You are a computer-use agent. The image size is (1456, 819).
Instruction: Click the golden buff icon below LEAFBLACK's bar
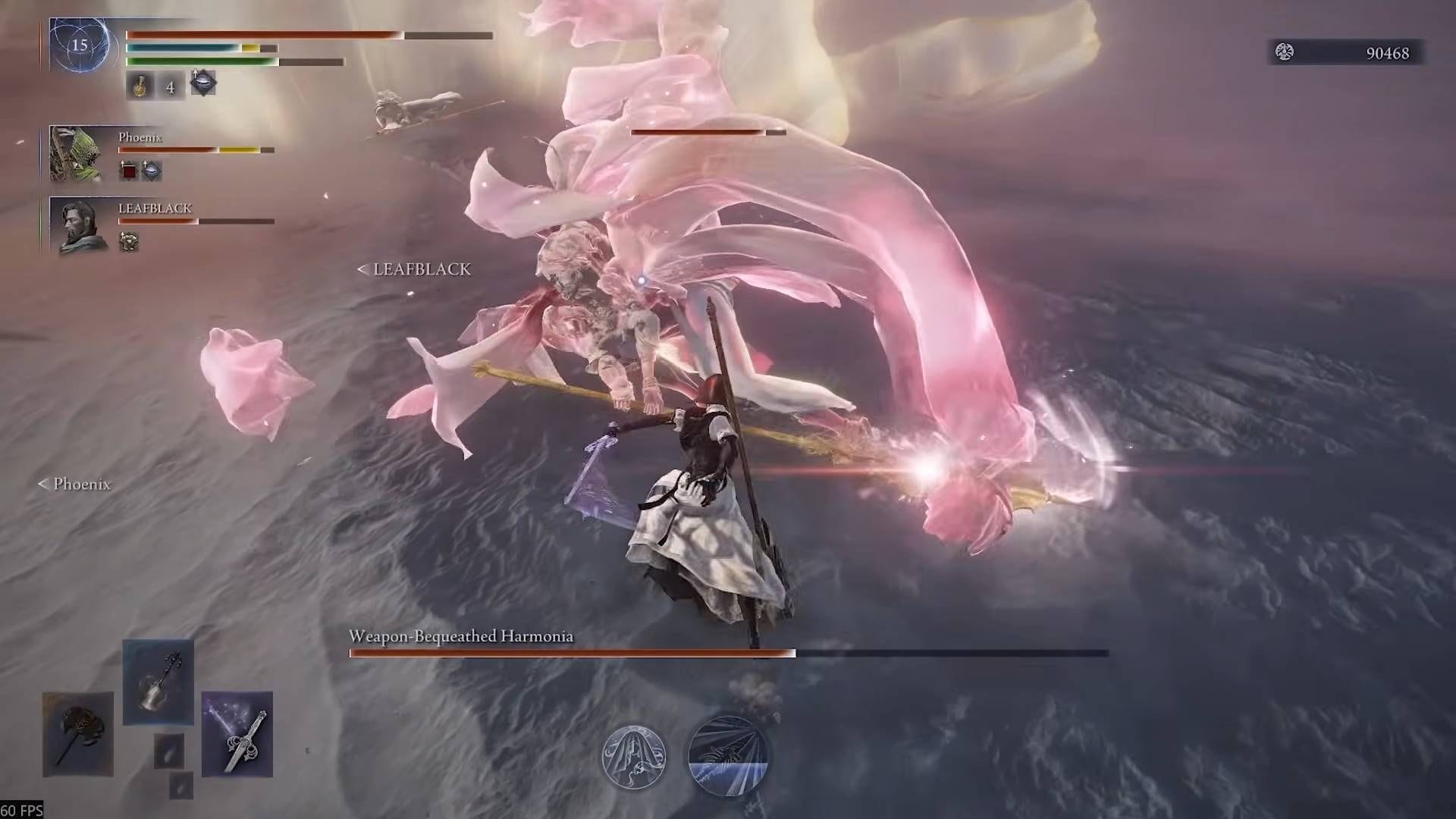pos(130,241)
